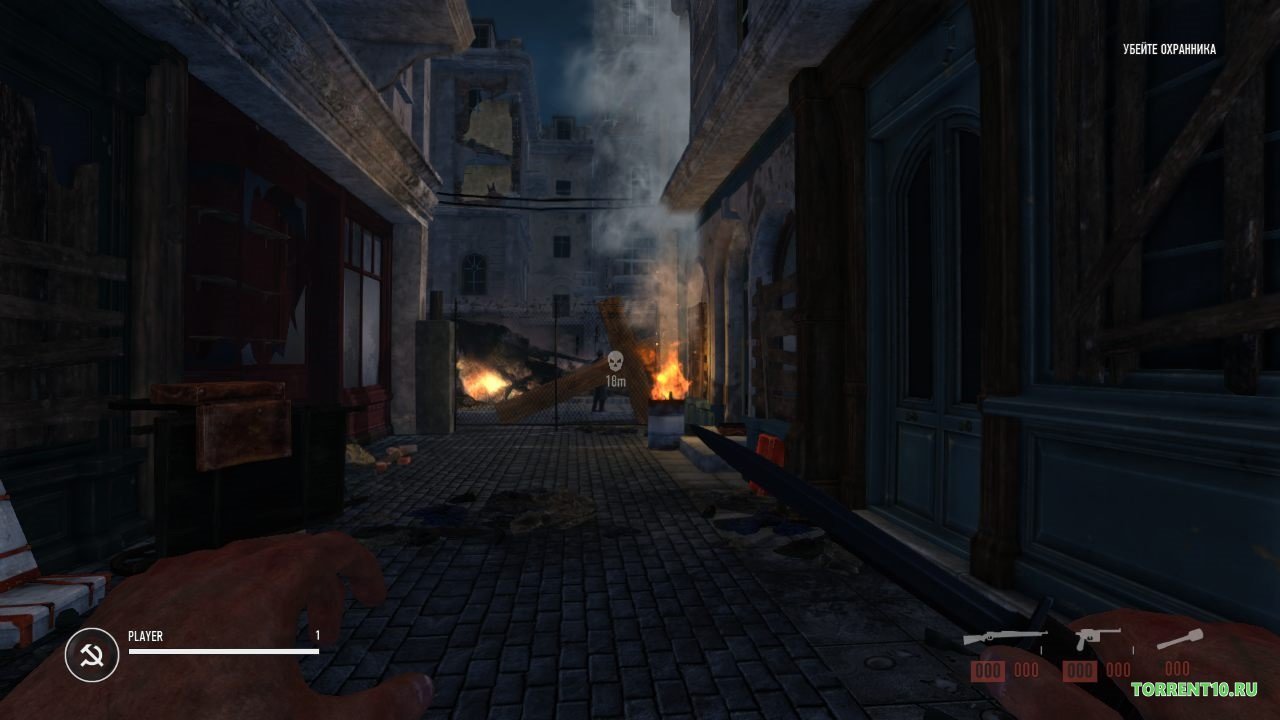Click the guard silhouette near the fire
Viewport: 1280px width, 720px height.
(x=599, y=398)
